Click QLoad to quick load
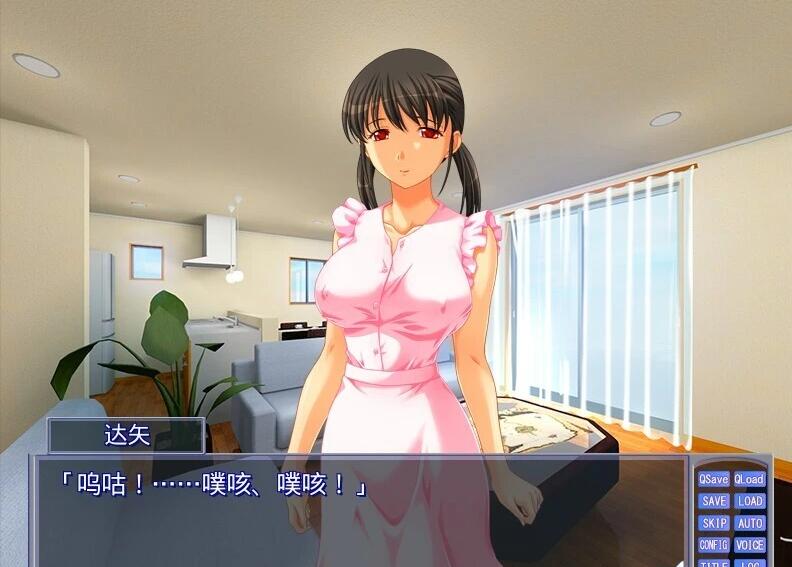Viewport: 792px width, 567px height. pos(749,479)
